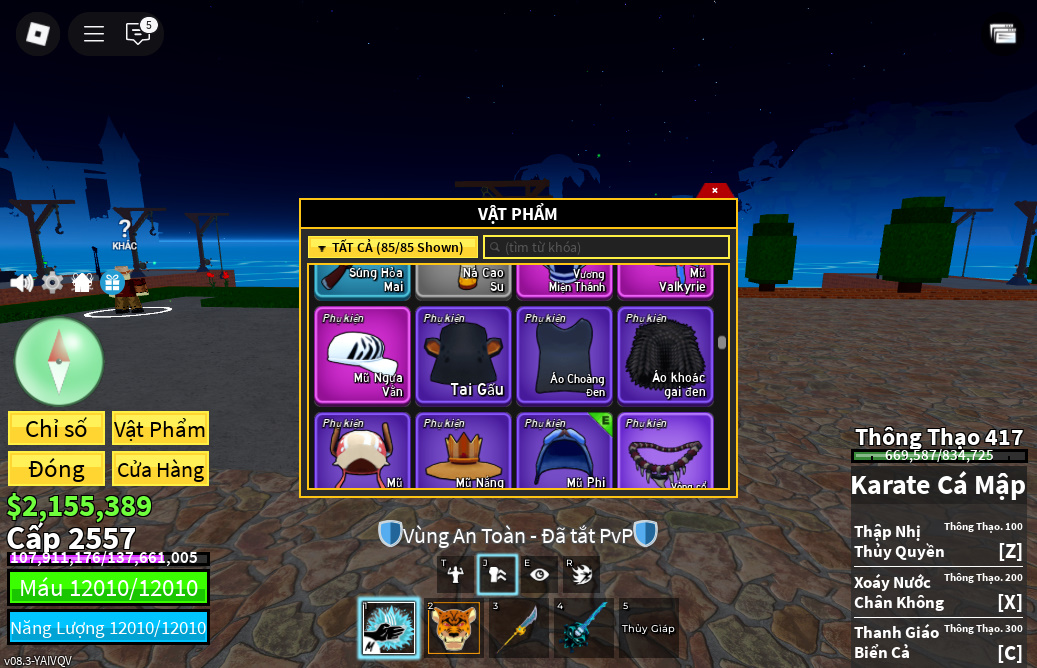Open the Cửa Hàng shop
1037x668 pixels.
pyautogui.click(x=160, y=469)
